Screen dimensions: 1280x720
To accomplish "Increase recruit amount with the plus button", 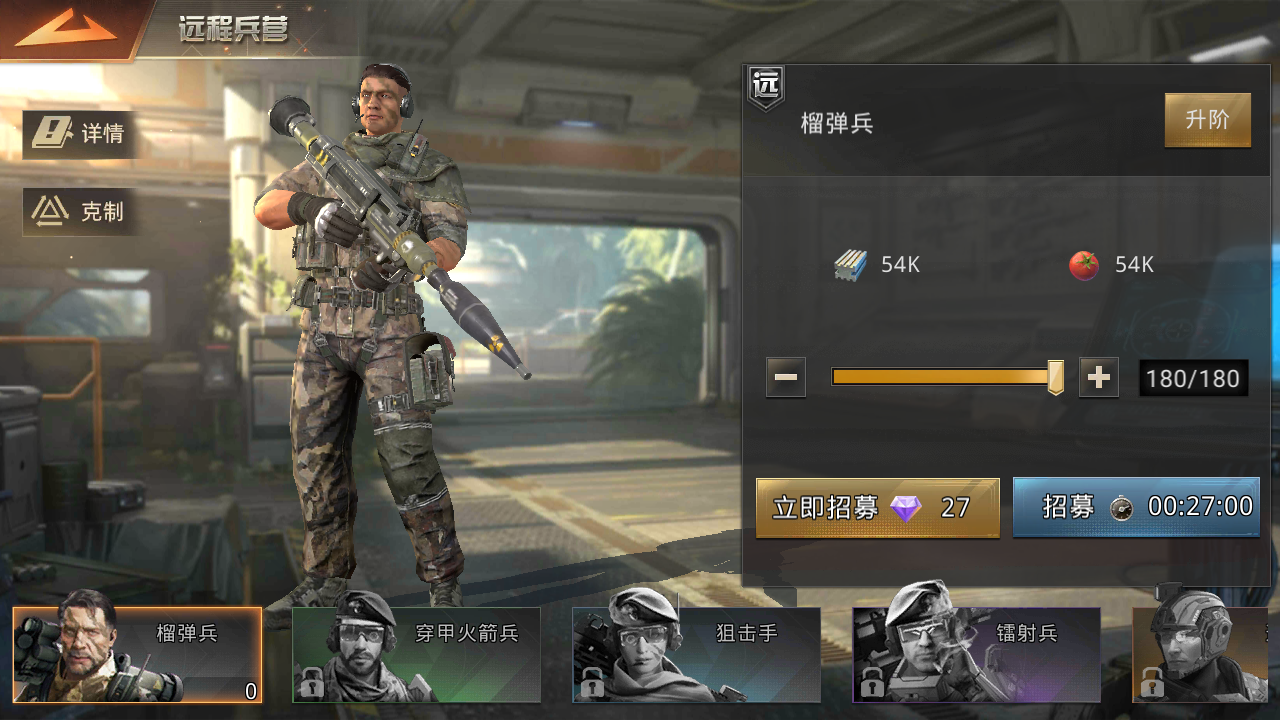I will click(1098, 378).
